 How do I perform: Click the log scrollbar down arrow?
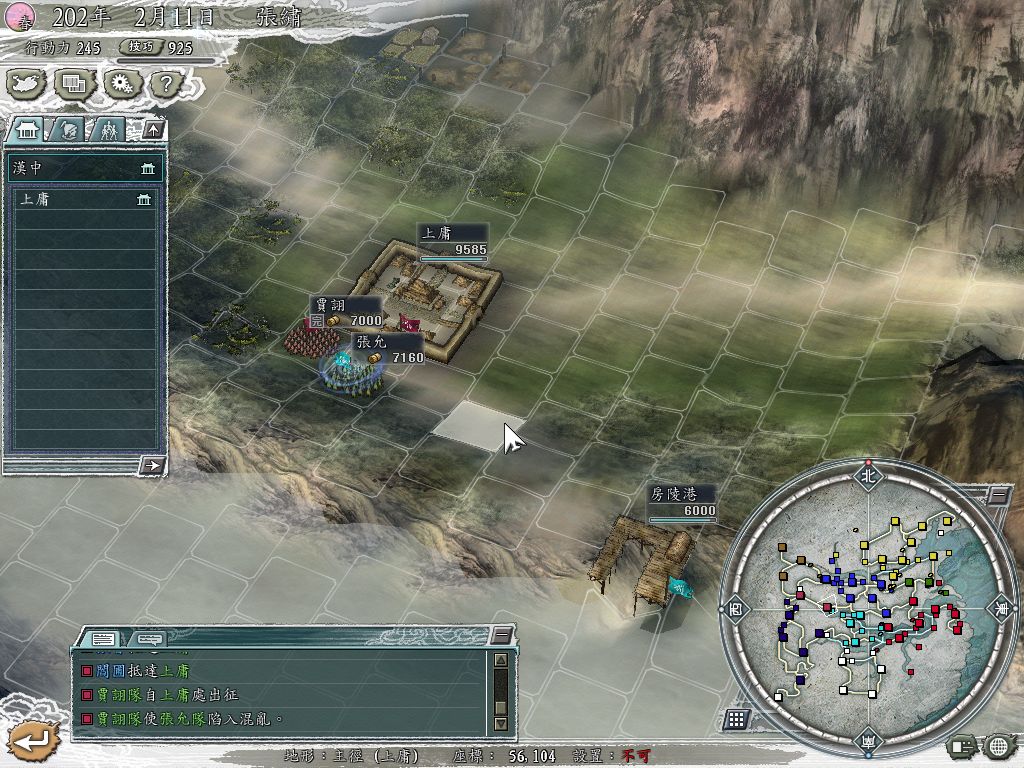[501, 724]
